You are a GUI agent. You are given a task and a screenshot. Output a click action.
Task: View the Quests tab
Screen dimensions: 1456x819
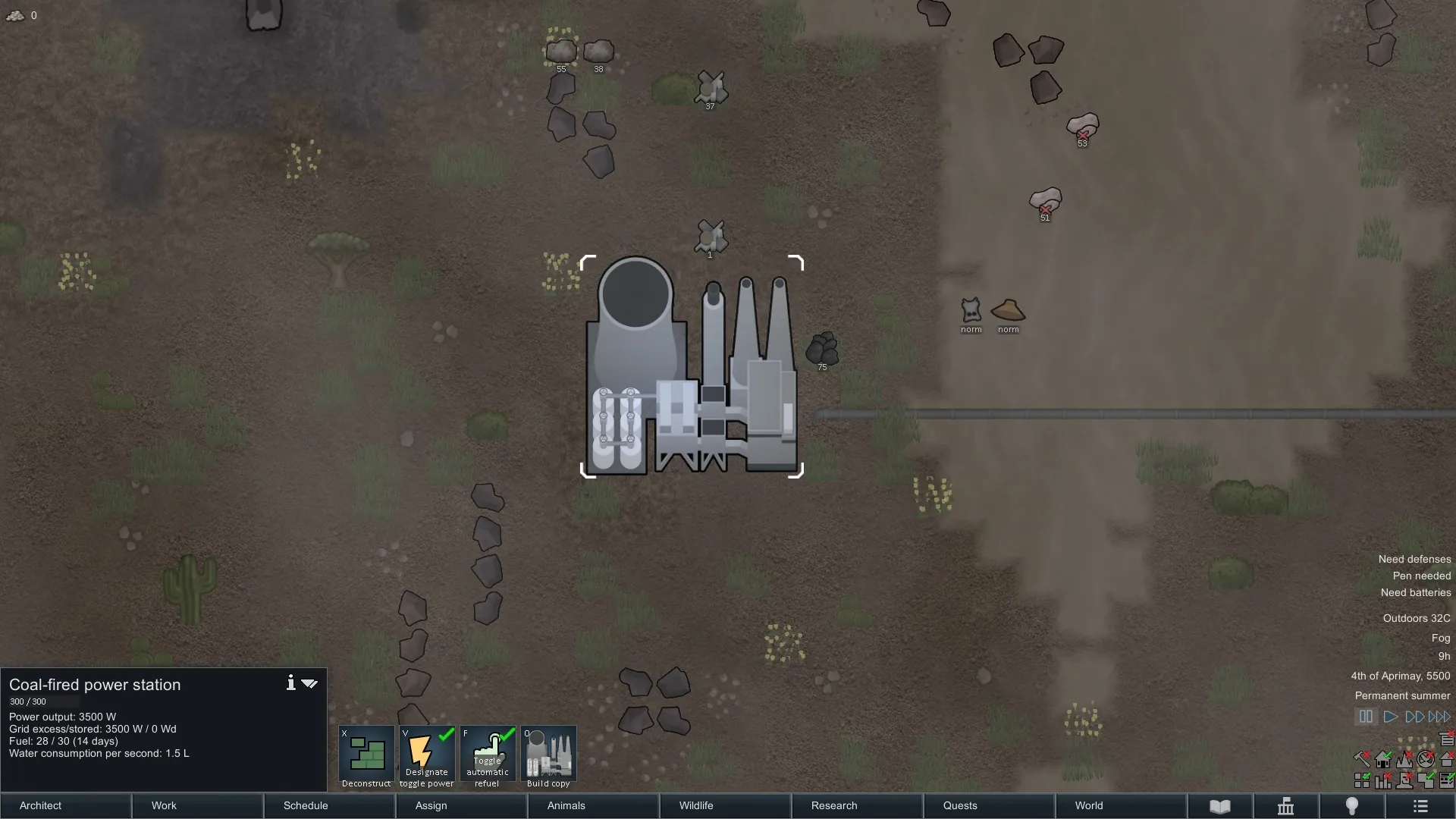coord(990,805)
